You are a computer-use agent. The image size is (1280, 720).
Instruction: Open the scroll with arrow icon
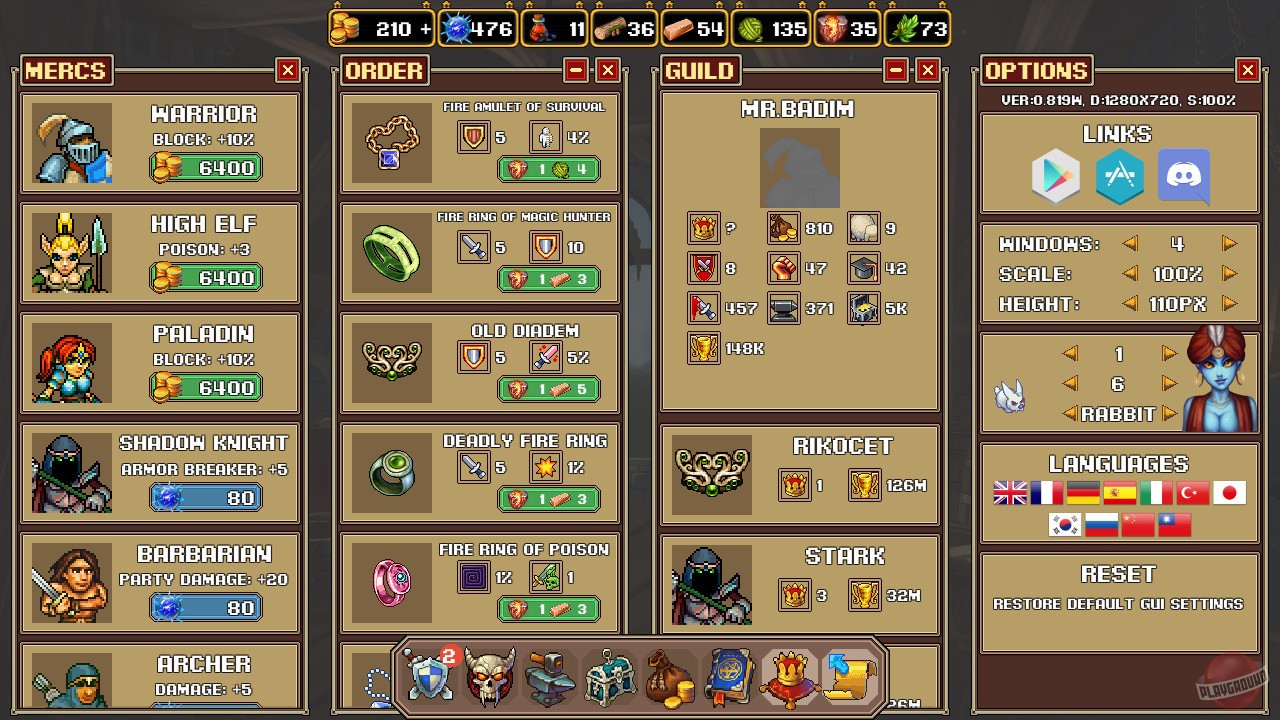849,677
